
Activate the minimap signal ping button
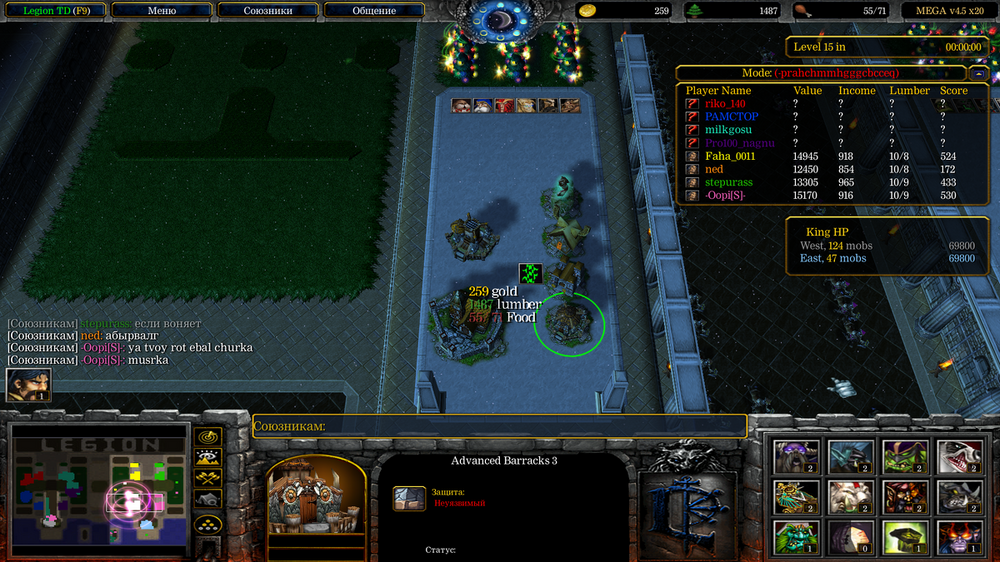click(x=208, y=438)
